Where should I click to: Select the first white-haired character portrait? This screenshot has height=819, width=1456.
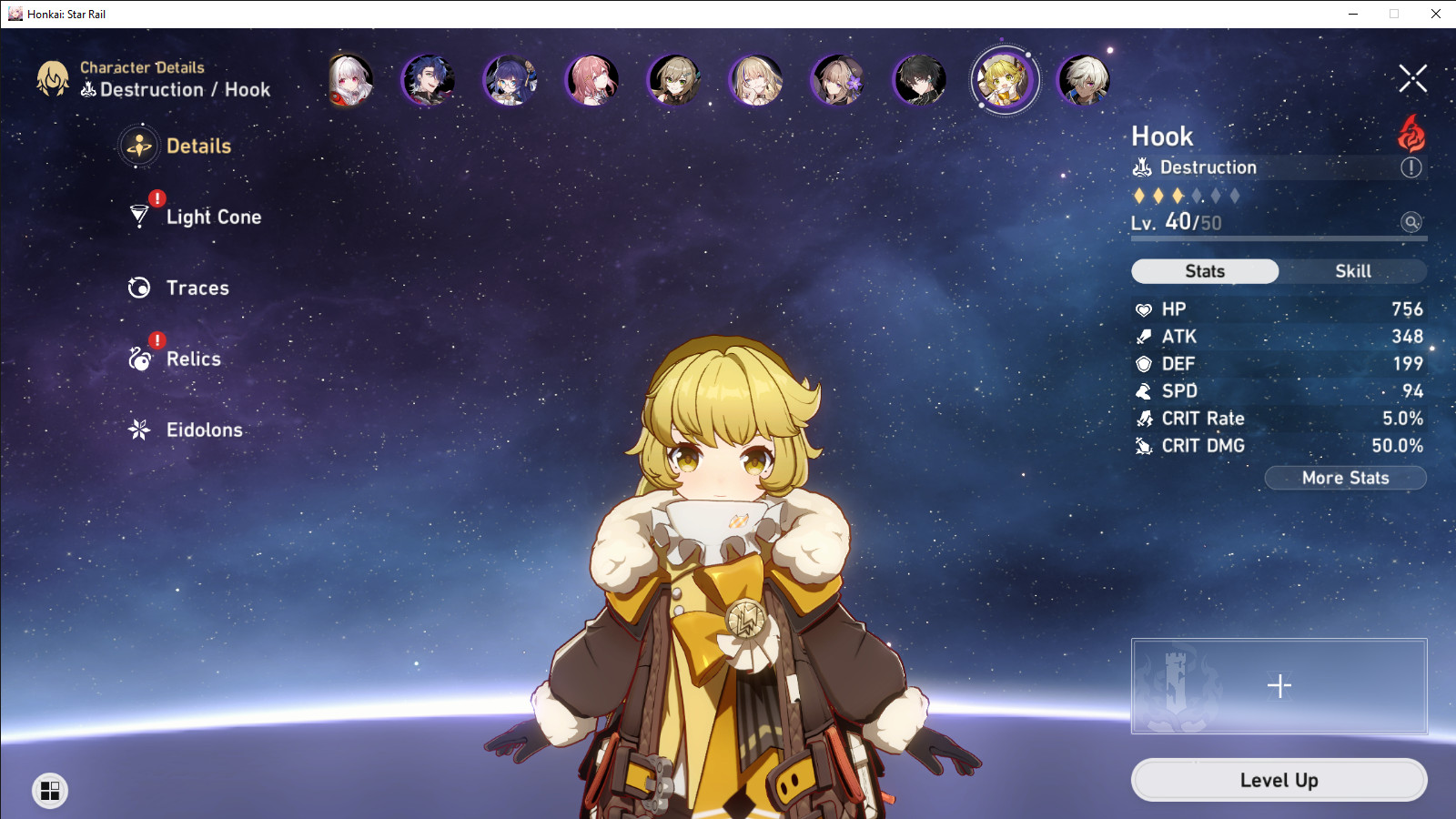point(348,80)
